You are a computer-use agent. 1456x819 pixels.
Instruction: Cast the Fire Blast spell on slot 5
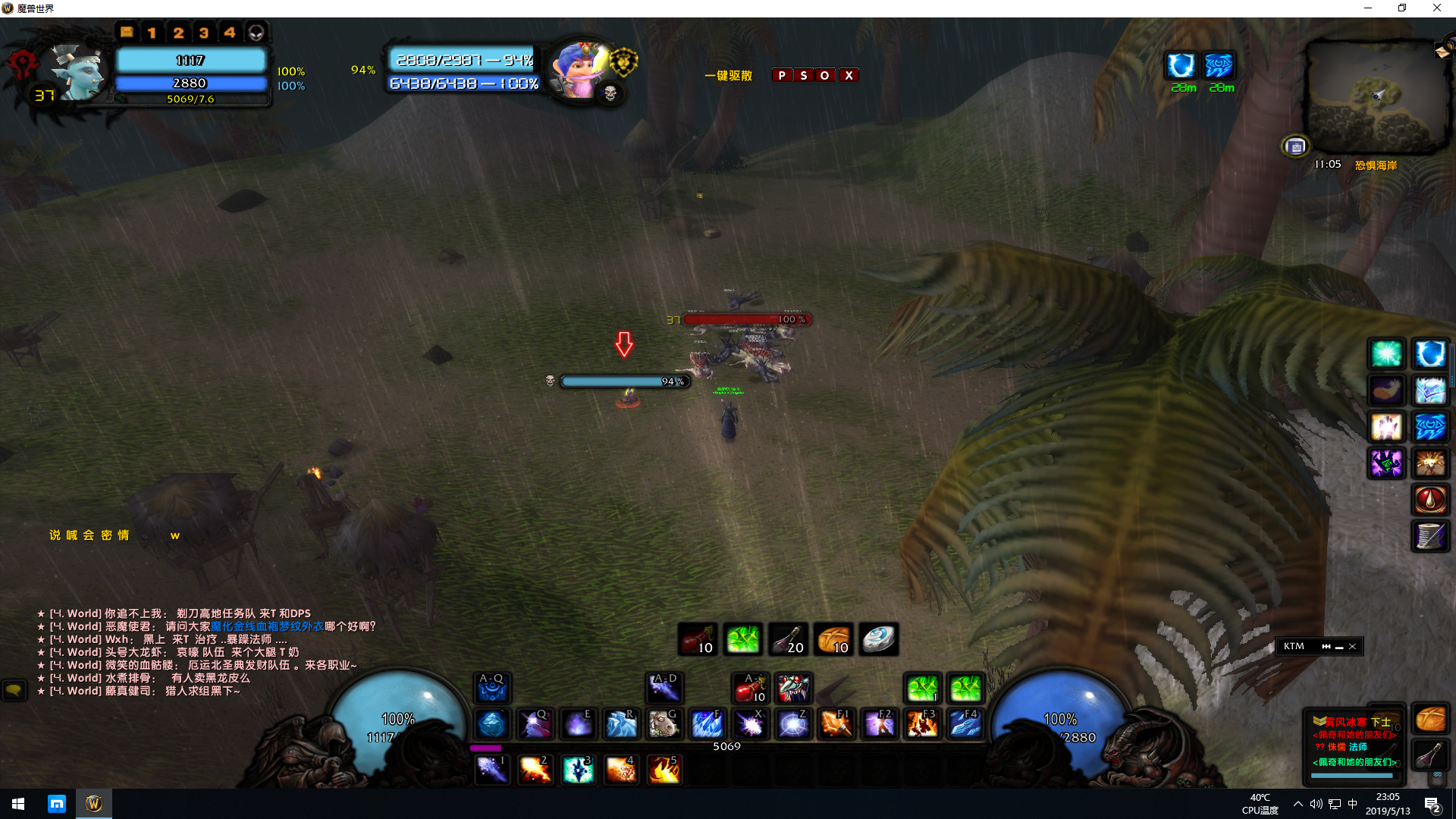(664, 770)
